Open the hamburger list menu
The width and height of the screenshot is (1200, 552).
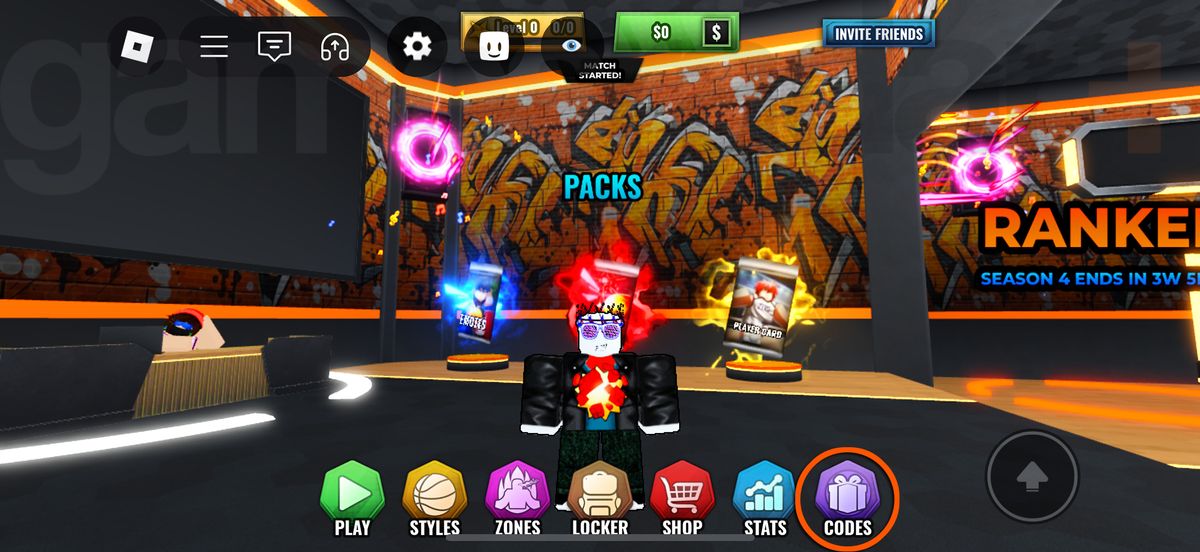coord(214,46)
